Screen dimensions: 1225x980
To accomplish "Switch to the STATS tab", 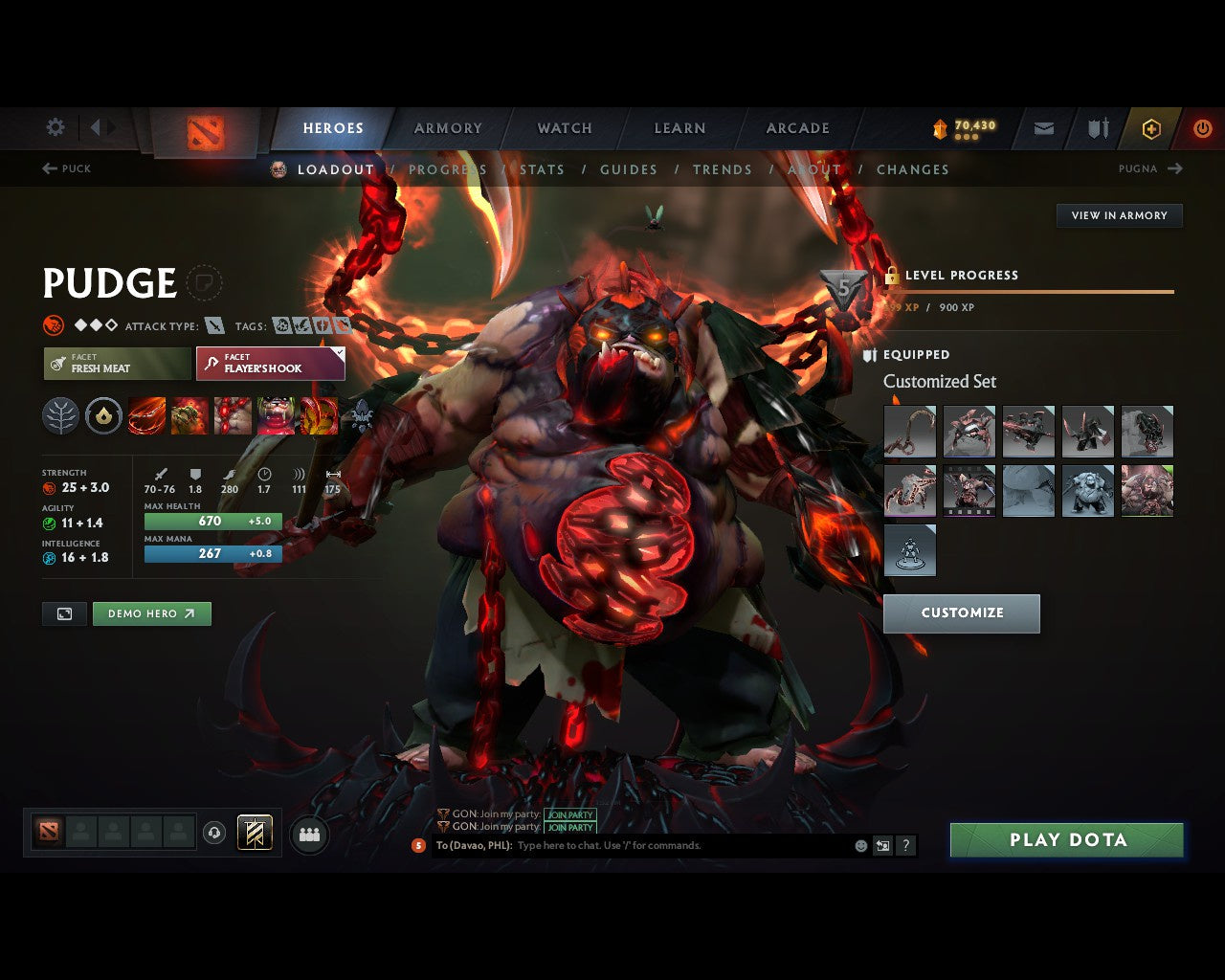I will [x=542, y=169].
